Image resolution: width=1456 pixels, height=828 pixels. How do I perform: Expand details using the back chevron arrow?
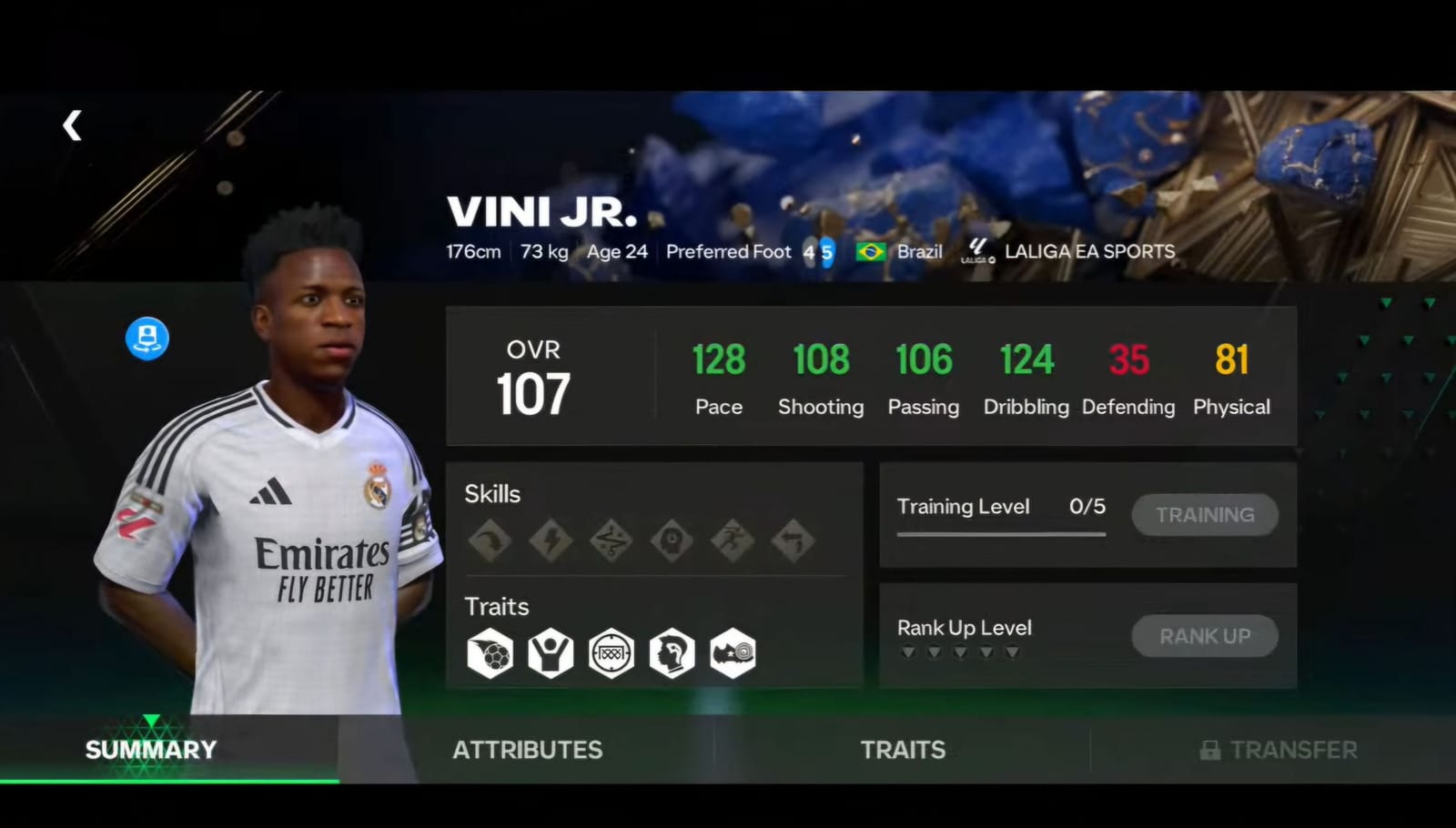pos(72,126)
